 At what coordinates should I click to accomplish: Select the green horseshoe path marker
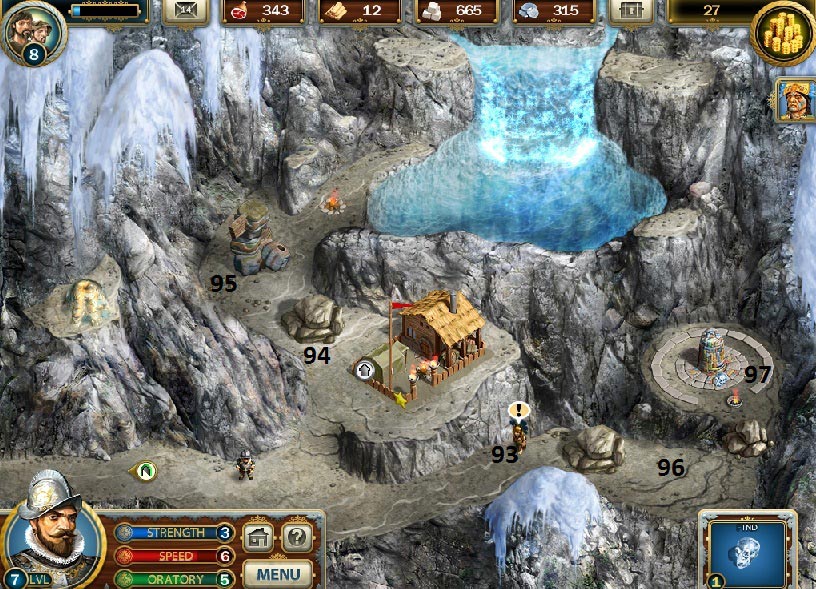click(x=146, y=468)
